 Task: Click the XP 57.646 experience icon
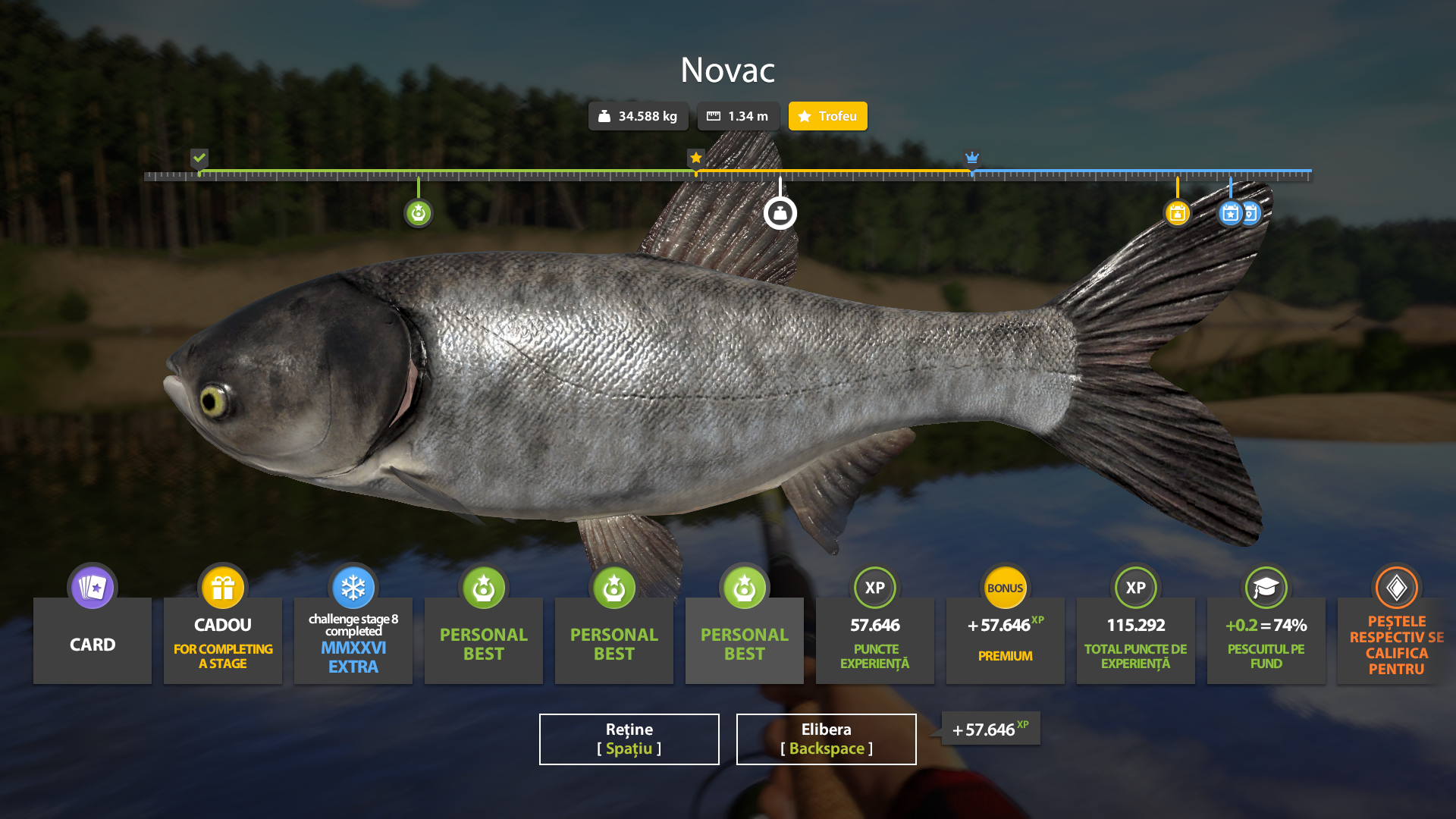(874, 587)
